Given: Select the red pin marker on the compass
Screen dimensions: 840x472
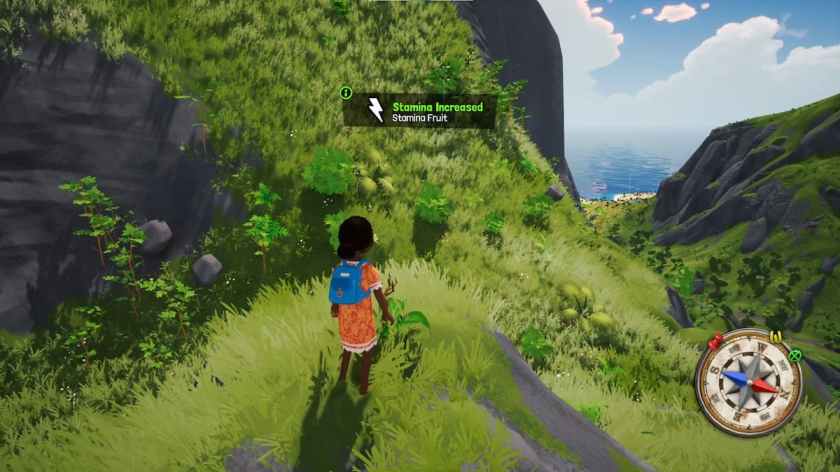Looking at the screenshot, I should click(x=715, y=342).
